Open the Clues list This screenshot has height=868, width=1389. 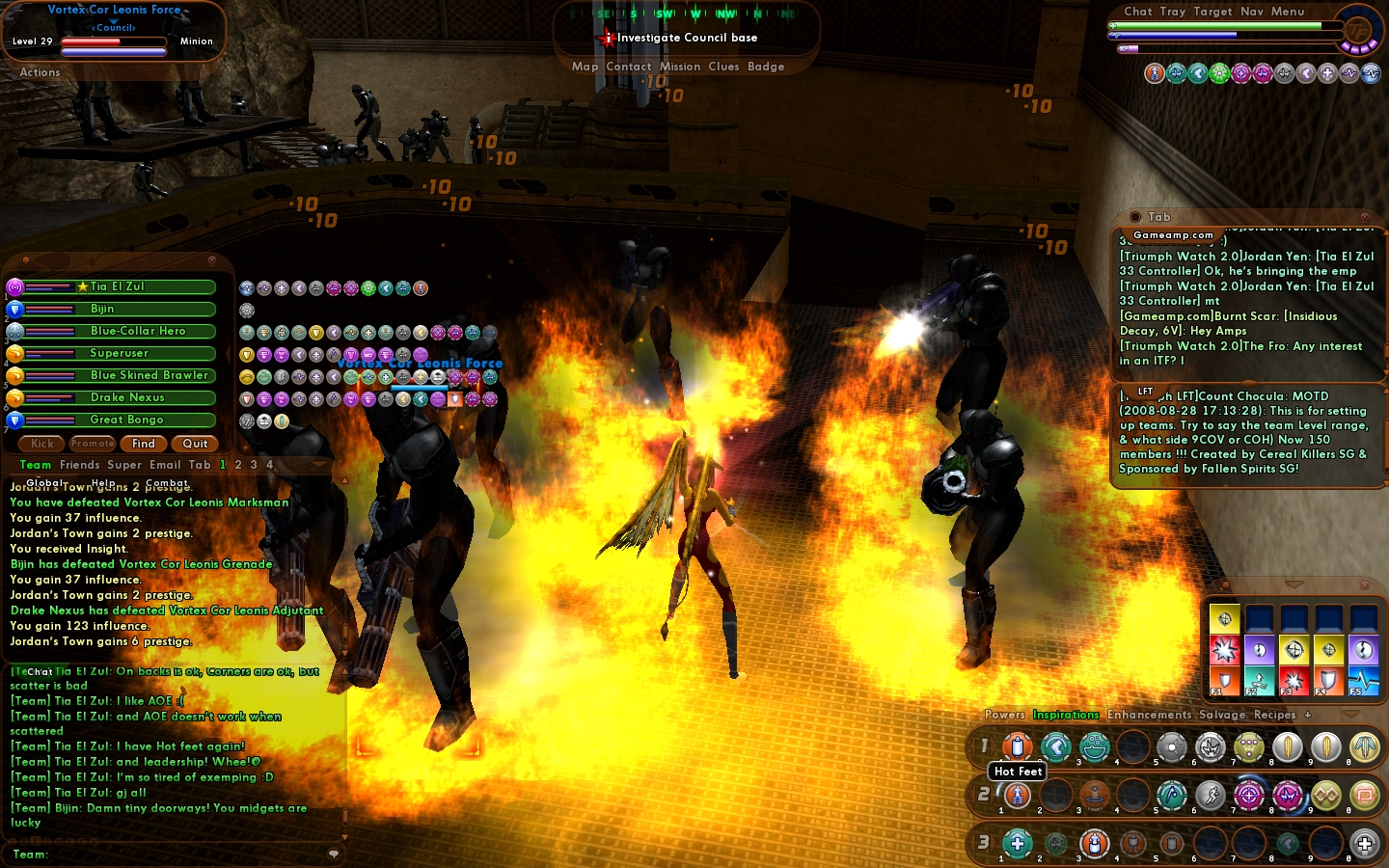(723, 67)
